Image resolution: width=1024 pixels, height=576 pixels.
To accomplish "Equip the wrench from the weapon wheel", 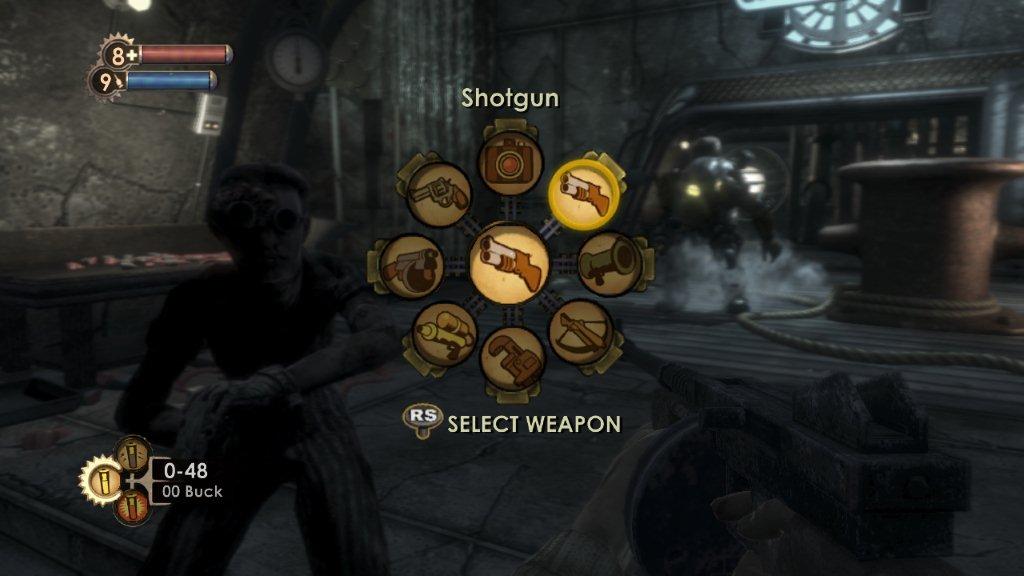I will pyautogui.click(x=511, y=357).
